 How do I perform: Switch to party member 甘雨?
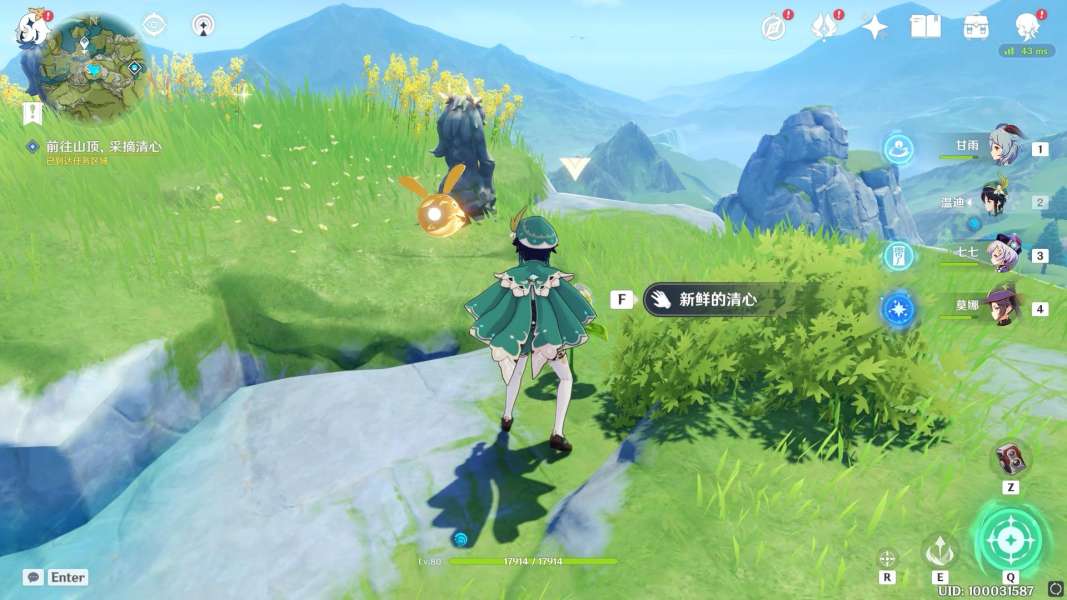(x=1005, y=148)
